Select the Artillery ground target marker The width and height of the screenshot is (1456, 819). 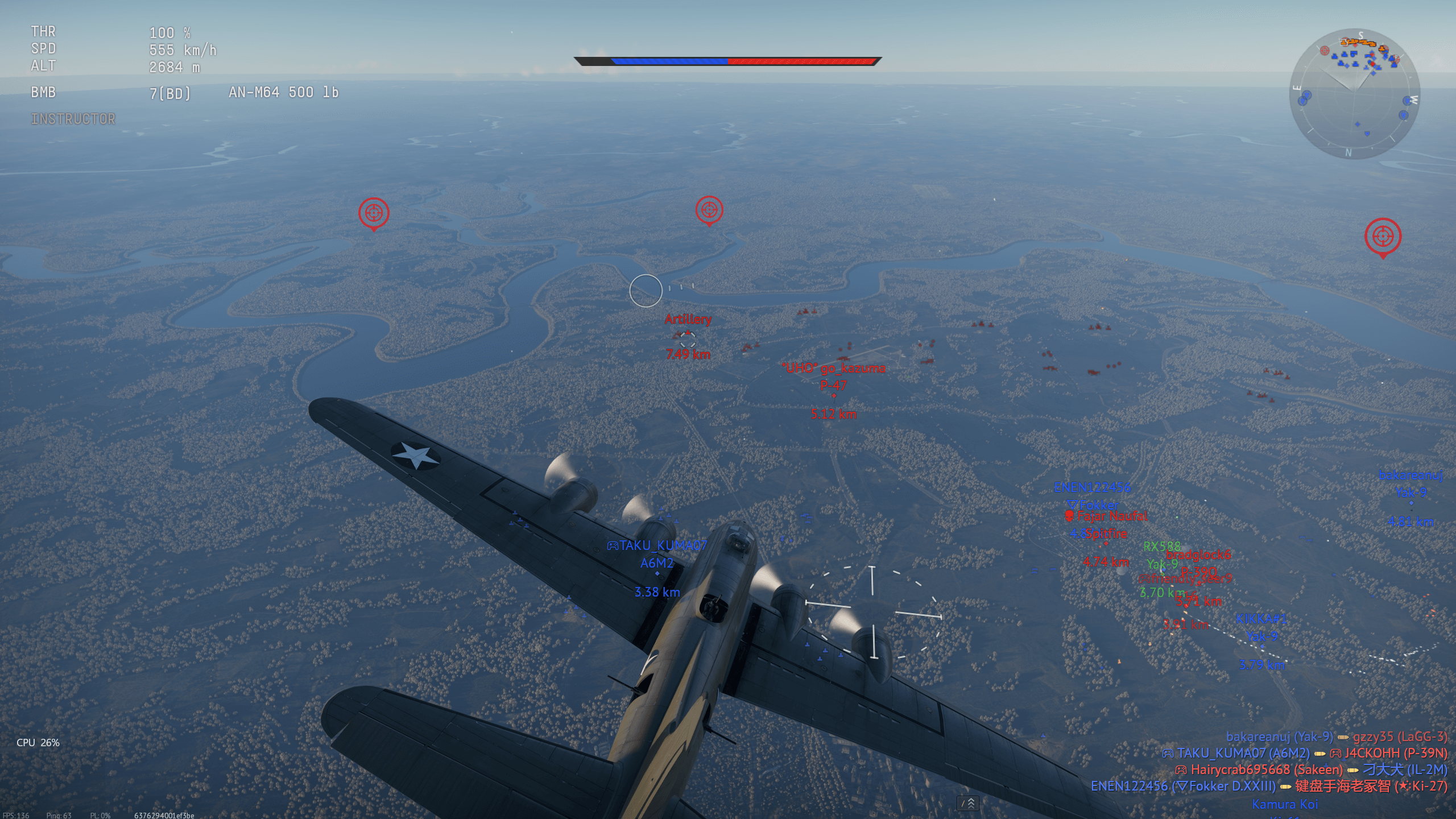click(x=688, y=337)
